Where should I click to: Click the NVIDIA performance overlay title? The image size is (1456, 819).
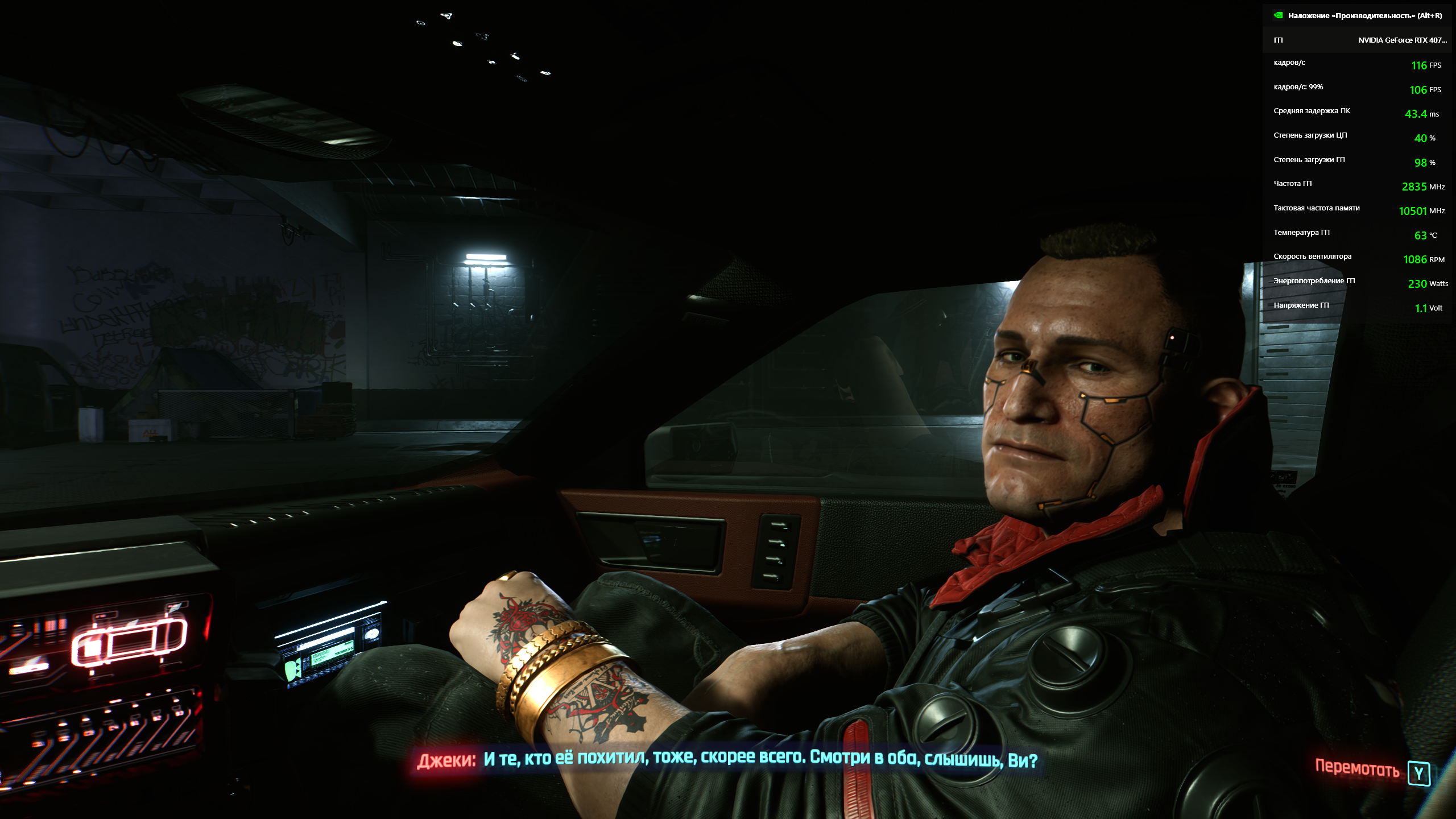1364,16
